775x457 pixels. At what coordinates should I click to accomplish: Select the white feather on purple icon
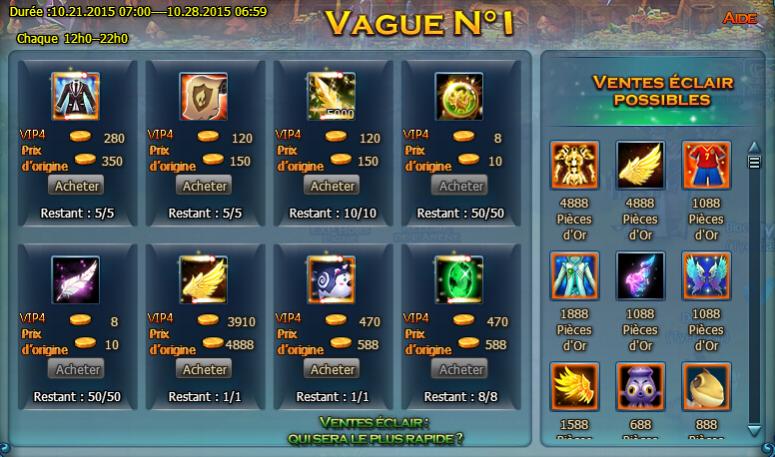76,281
